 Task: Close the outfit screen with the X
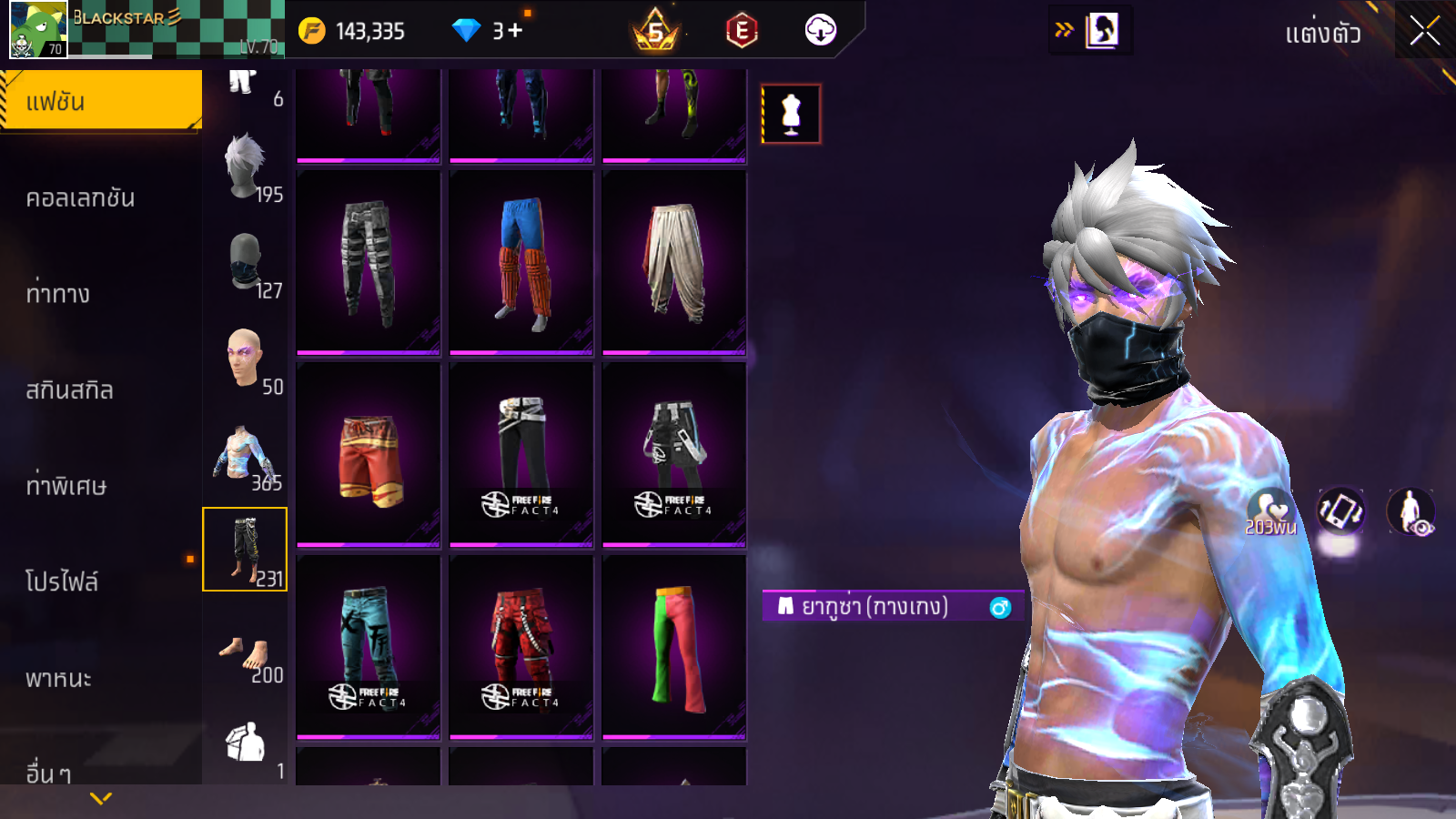pos(1425,32)
